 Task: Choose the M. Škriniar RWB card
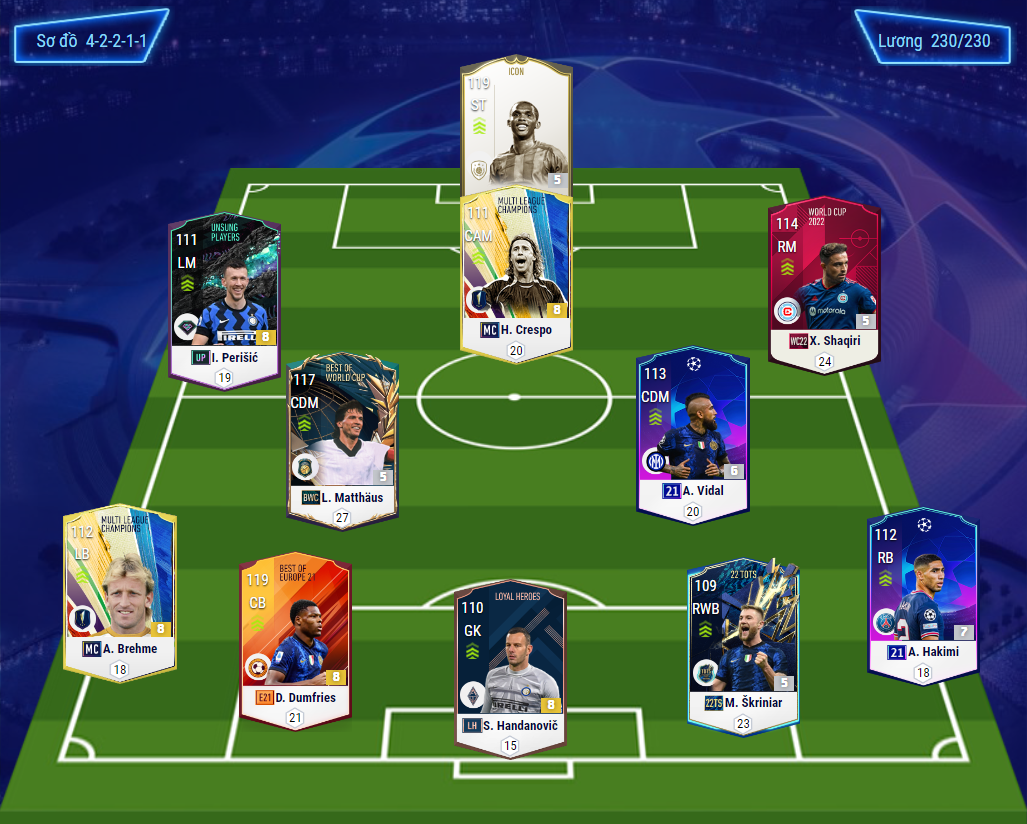click(743, 640)
